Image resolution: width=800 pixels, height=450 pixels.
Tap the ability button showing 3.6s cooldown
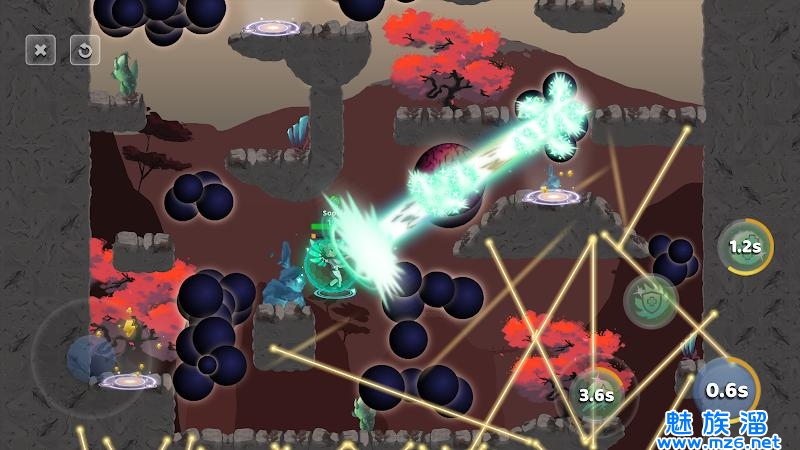click(596, 395)
